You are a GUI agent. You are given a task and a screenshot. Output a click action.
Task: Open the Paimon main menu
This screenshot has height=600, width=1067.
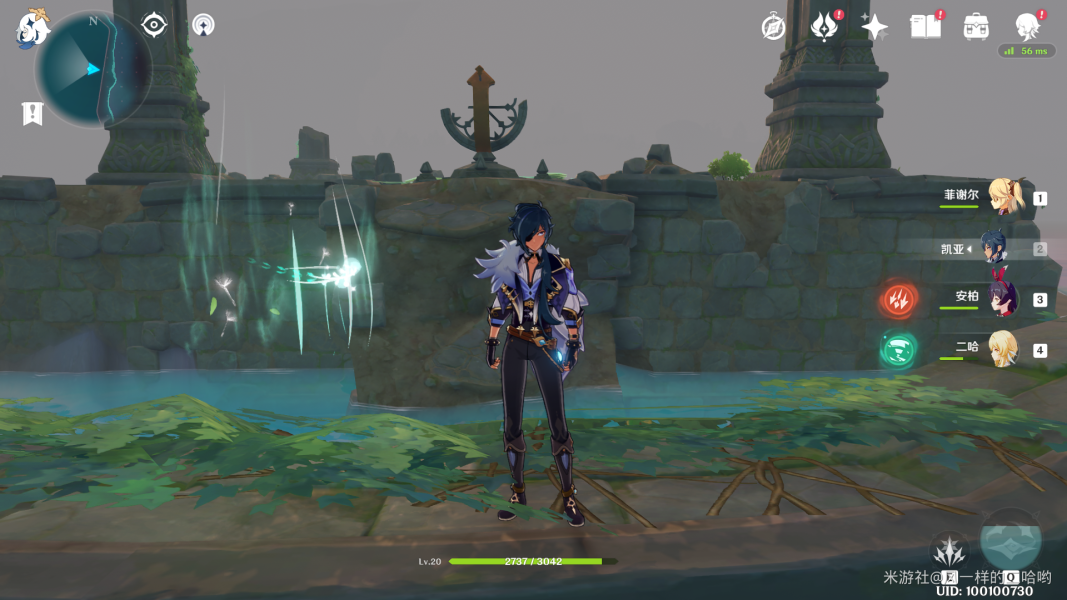(x=32, y=30)
